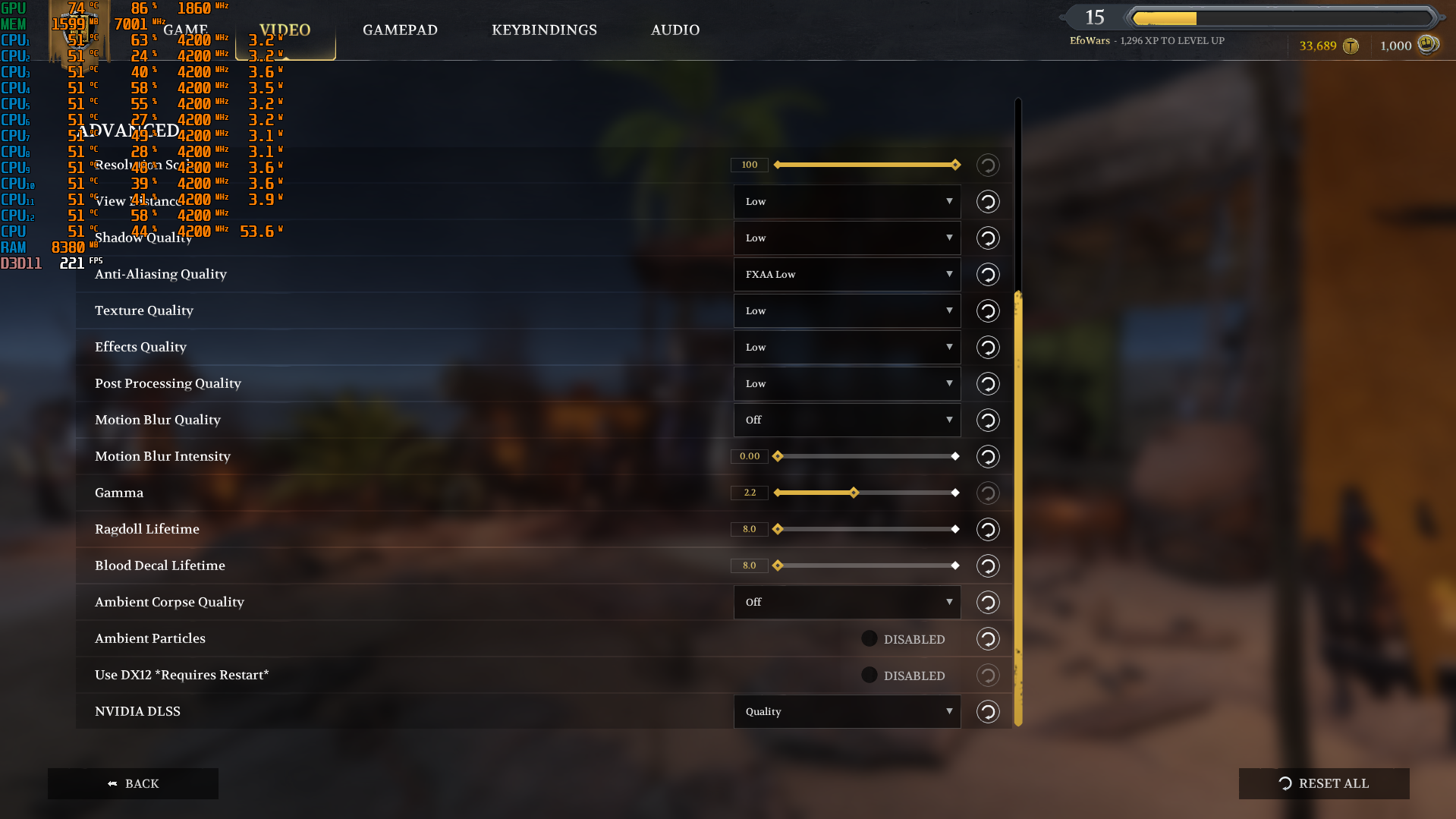Open the Effects Quality dropdown
The image size is (1456, 819).
pos(847,348)
